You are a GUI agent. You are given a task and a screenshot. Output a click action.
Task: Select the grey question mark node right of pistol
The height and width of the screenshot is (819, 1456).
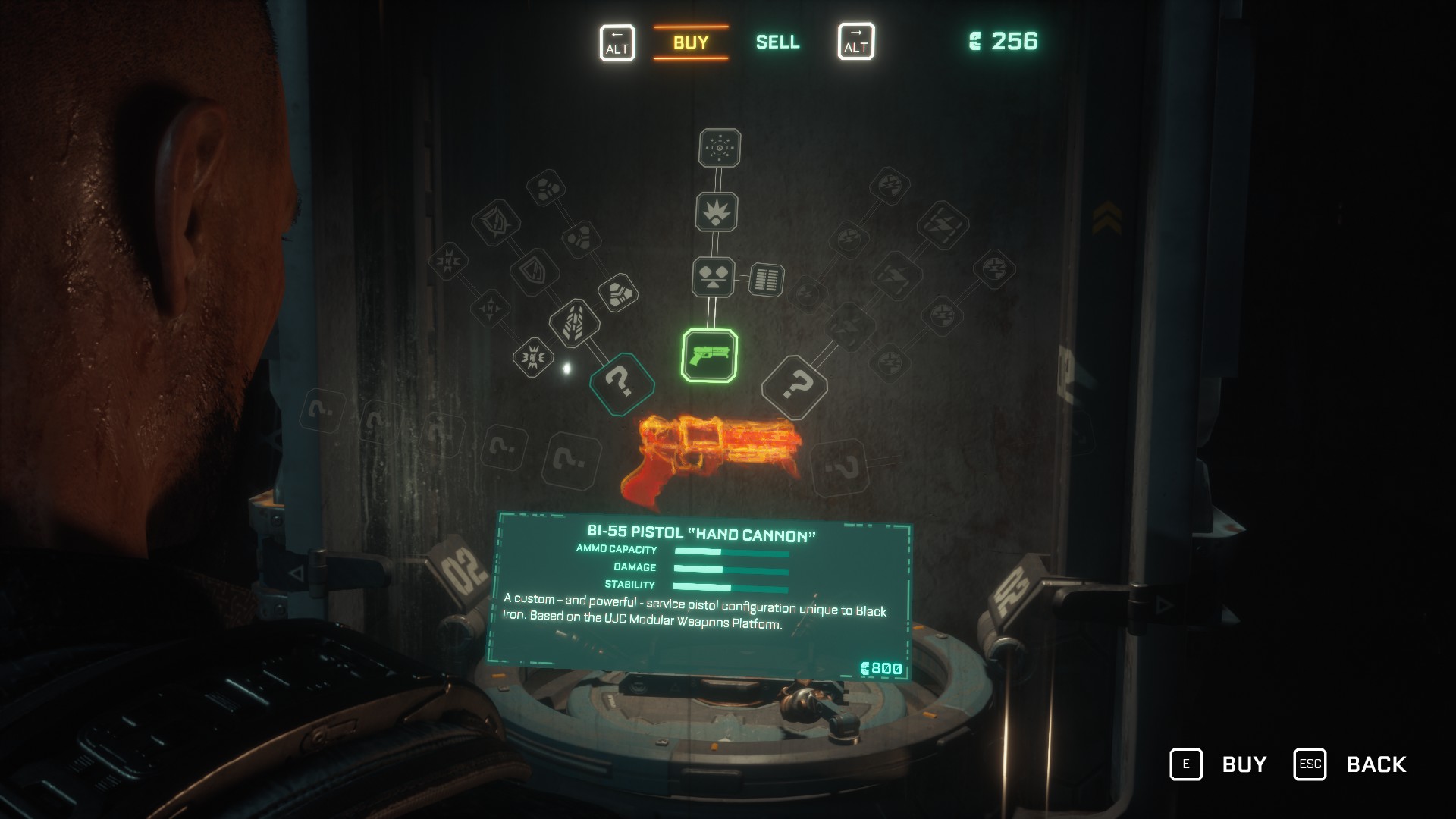794,388
